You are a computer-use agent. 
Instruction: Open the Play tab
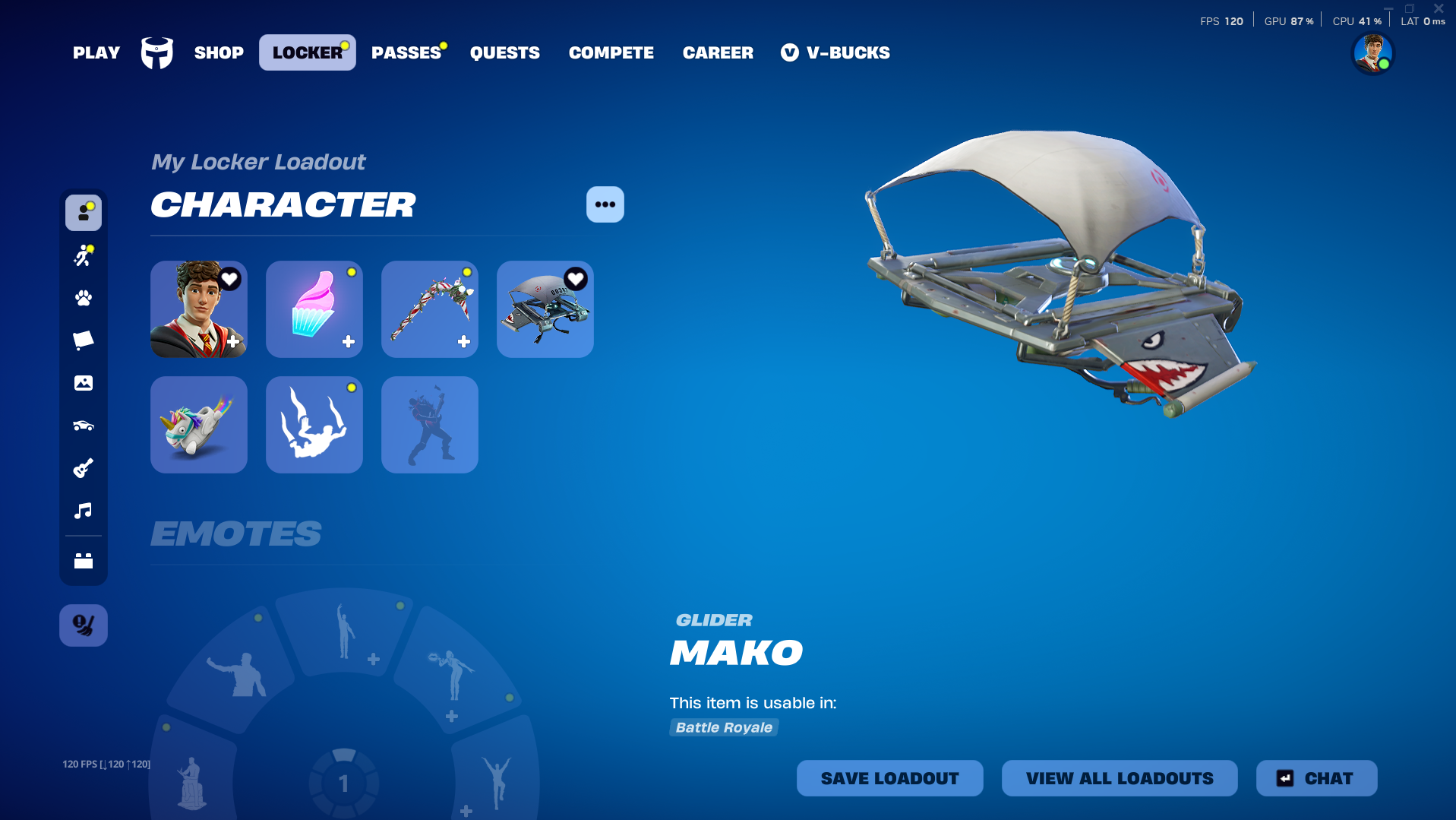pyautogui.click(x=96, y=53)
